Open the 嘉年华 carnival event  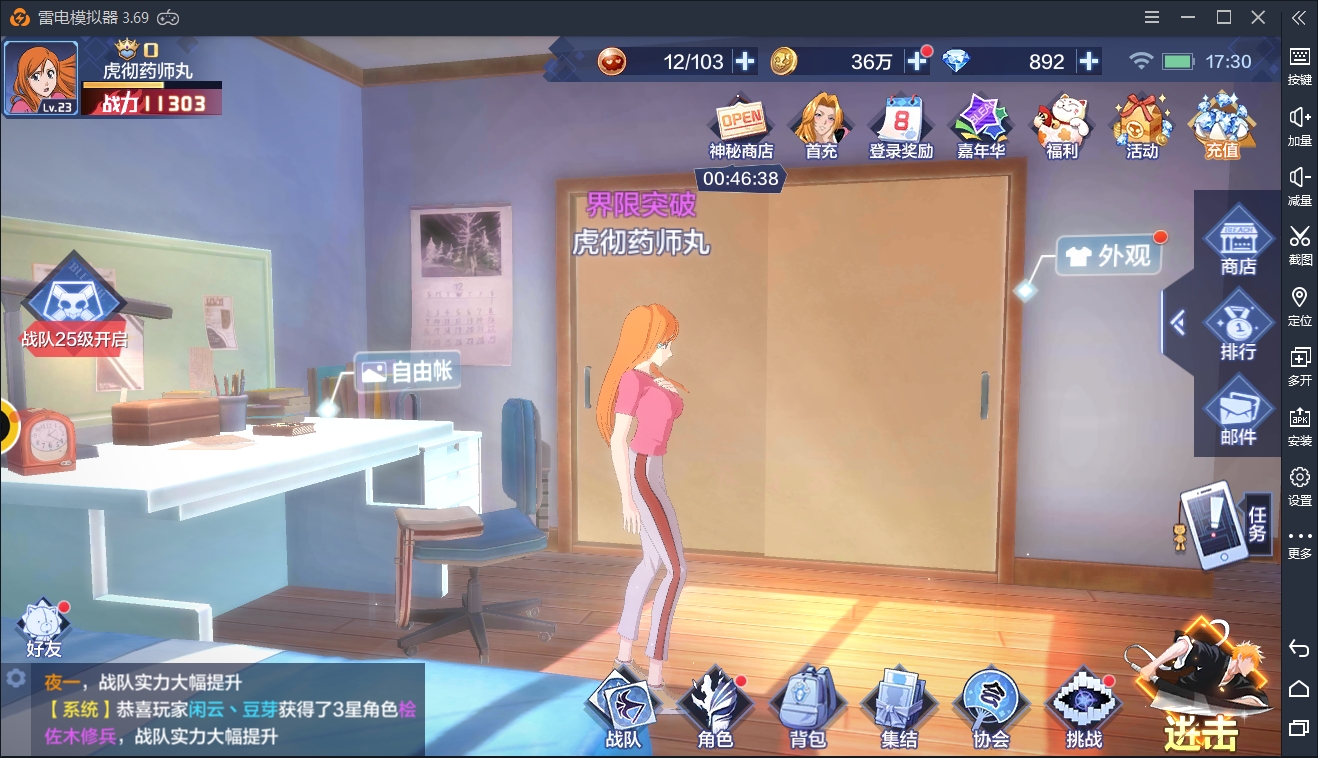pyautogui.click(x=980, y=126)
